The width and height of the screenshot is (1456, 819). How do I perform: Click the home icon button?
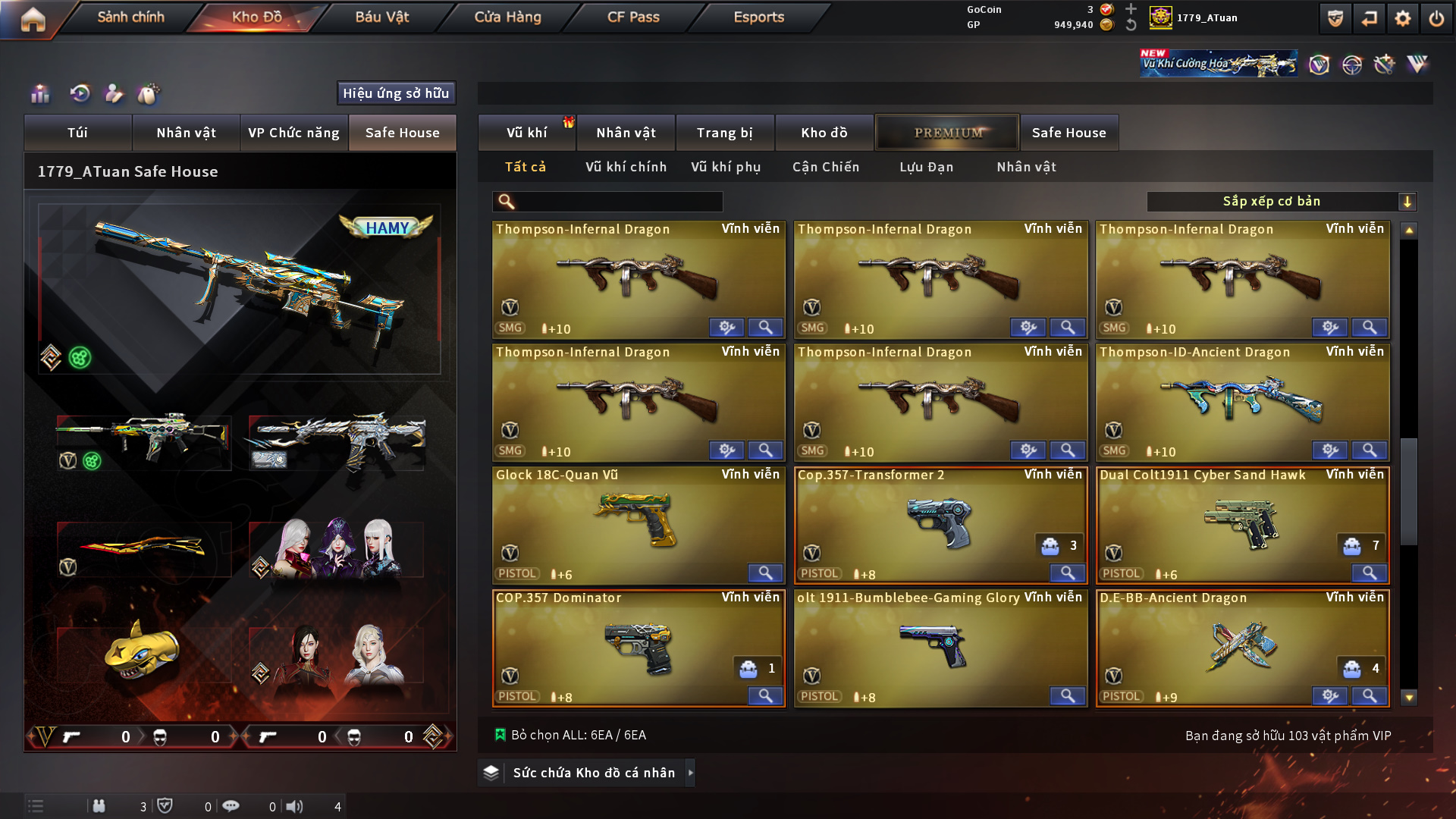tap(33, 19)
